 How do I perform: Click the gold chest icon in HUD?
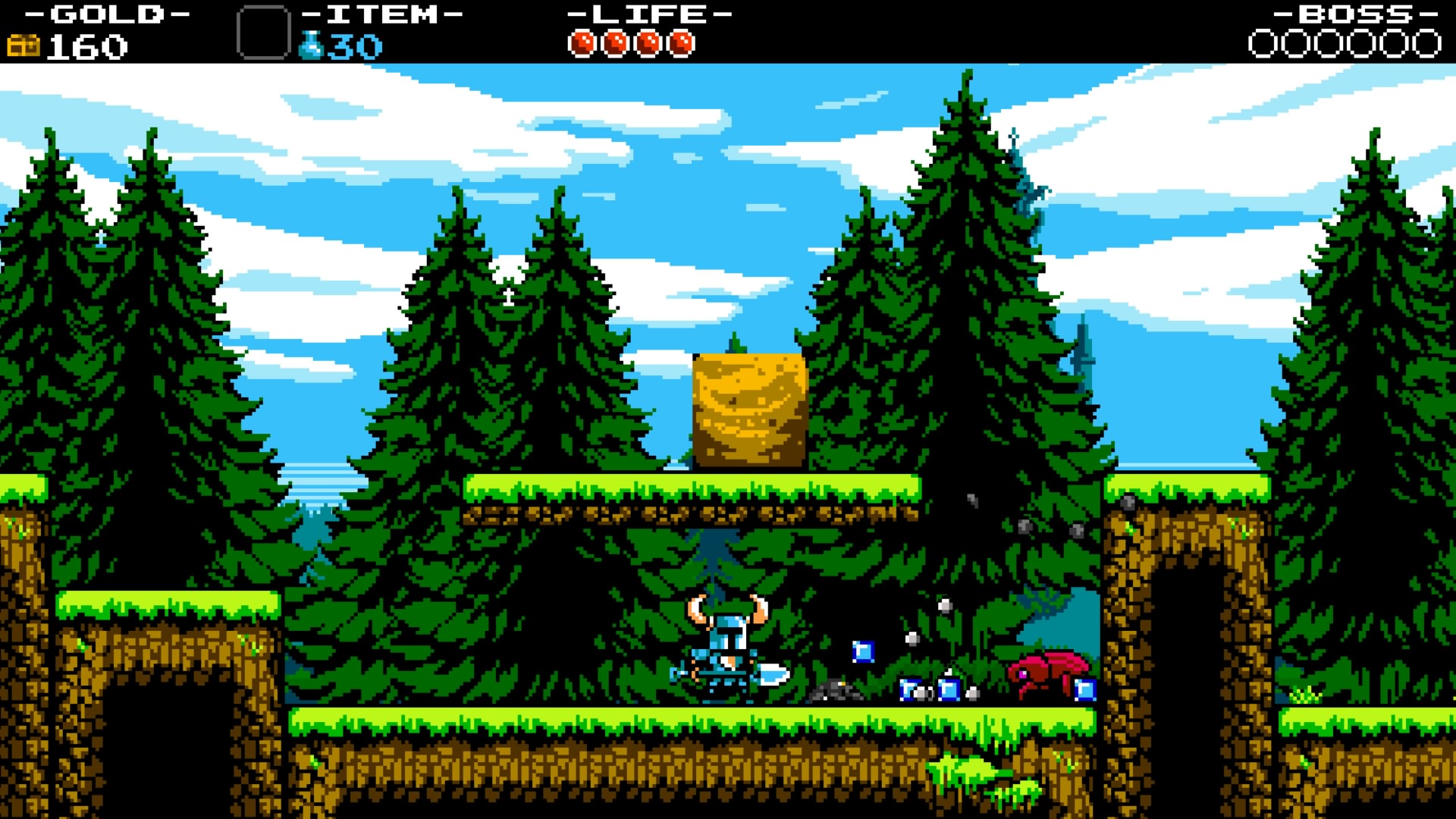24,44
